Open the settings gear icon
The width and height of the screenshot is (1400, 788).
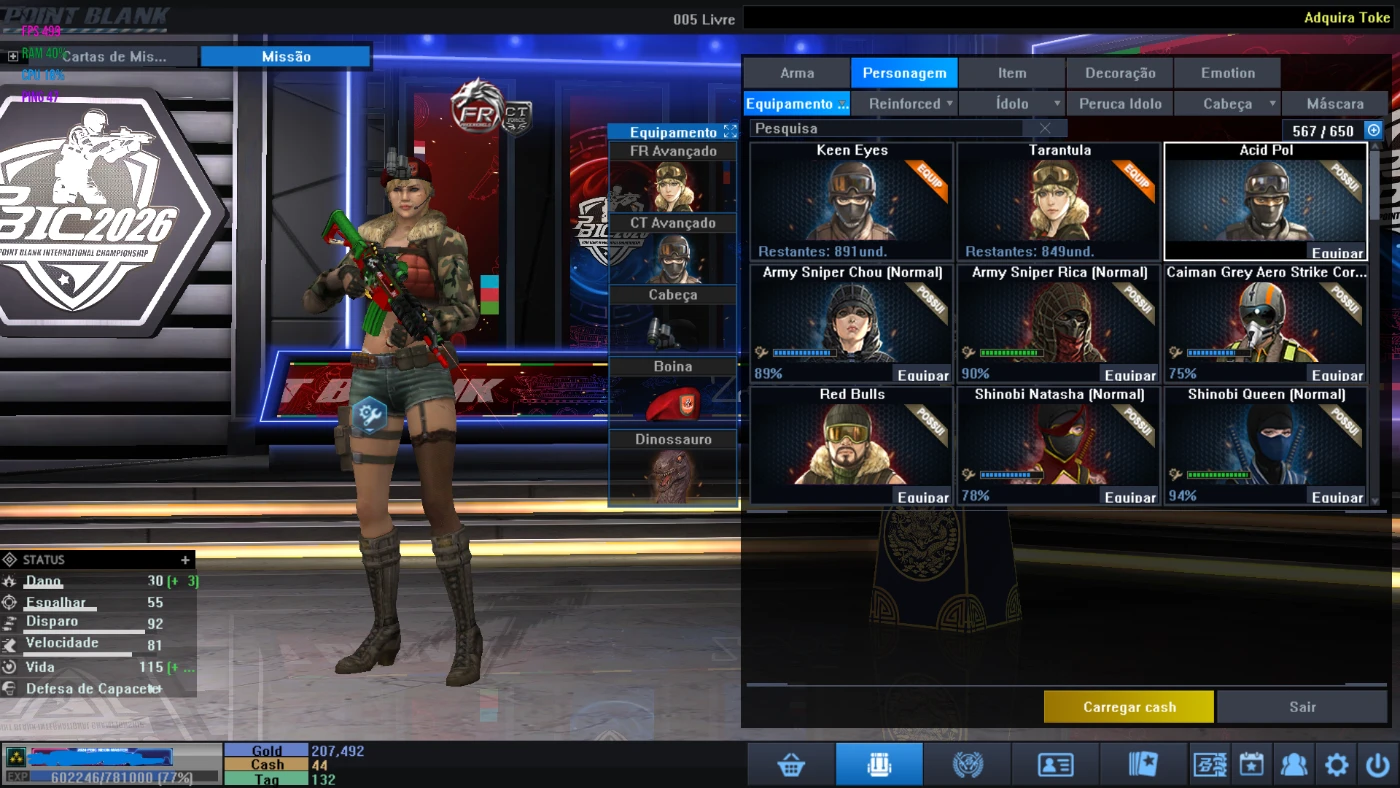tap(1336, 765)
